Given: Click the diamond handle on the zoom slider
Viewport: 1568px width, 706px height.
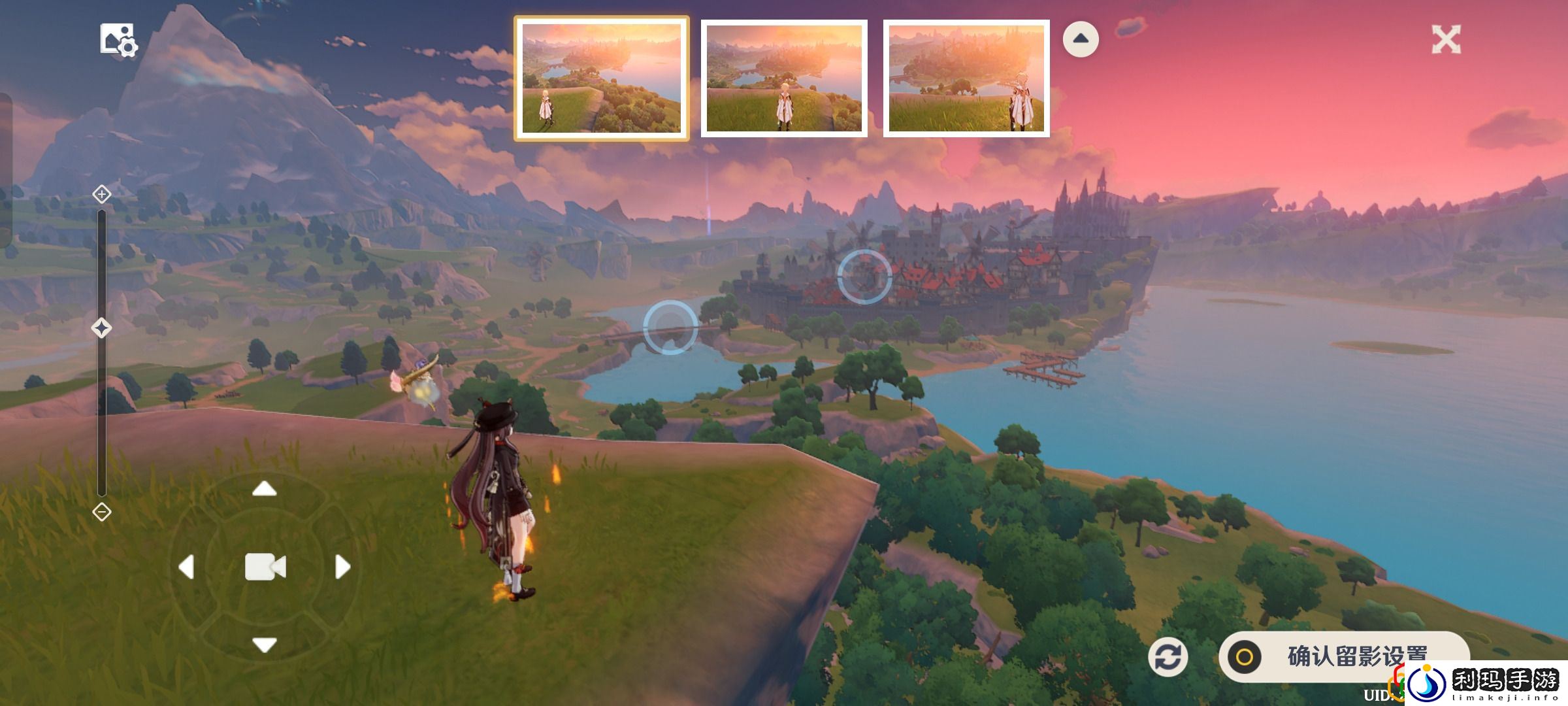Looking at the screenshot, I should click(101, 328).
